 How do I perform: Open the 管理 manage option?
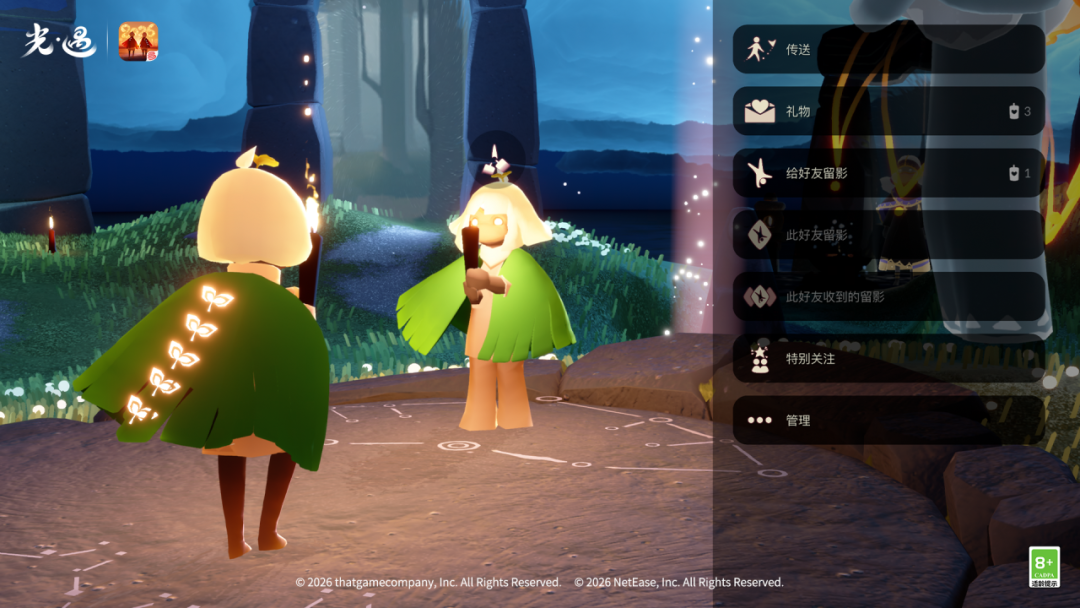pyautogui.click(x=888, y=420)
